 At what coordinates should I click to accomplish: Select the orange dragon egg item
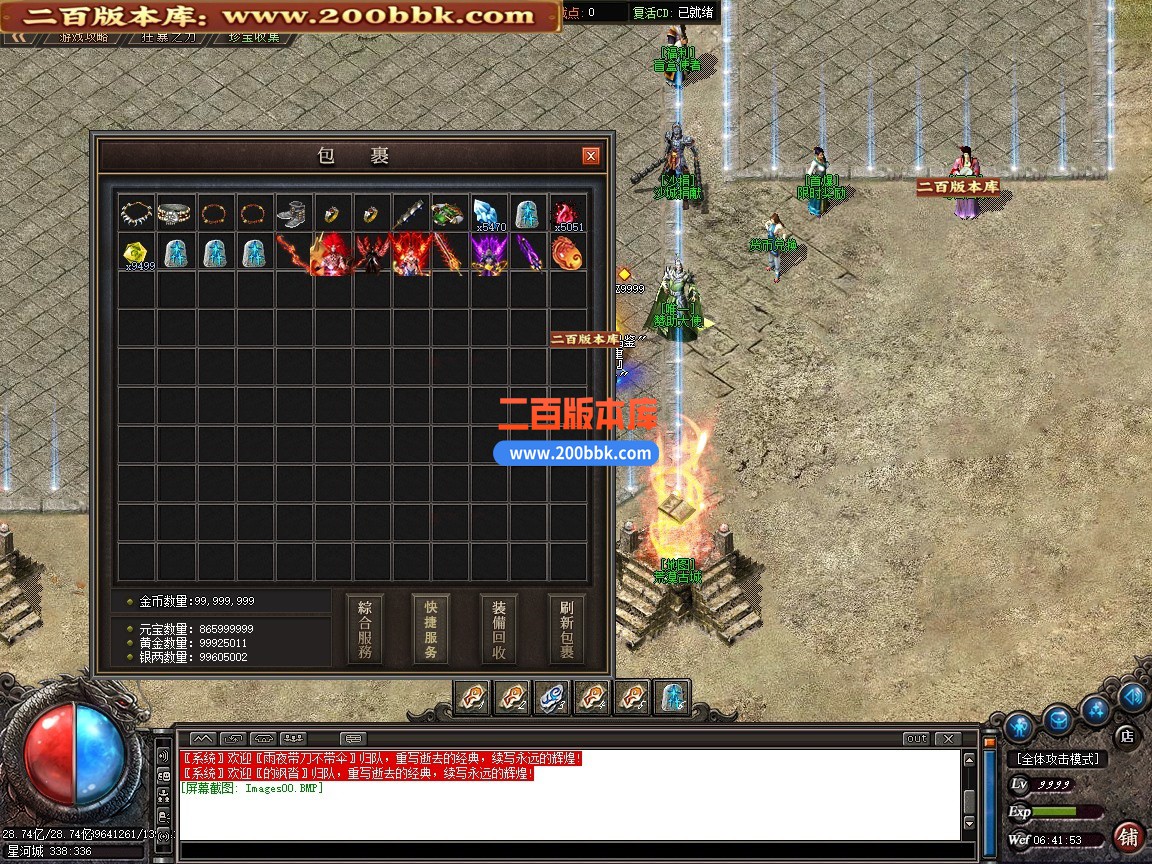pyautogui.click(x=567, y=252)
